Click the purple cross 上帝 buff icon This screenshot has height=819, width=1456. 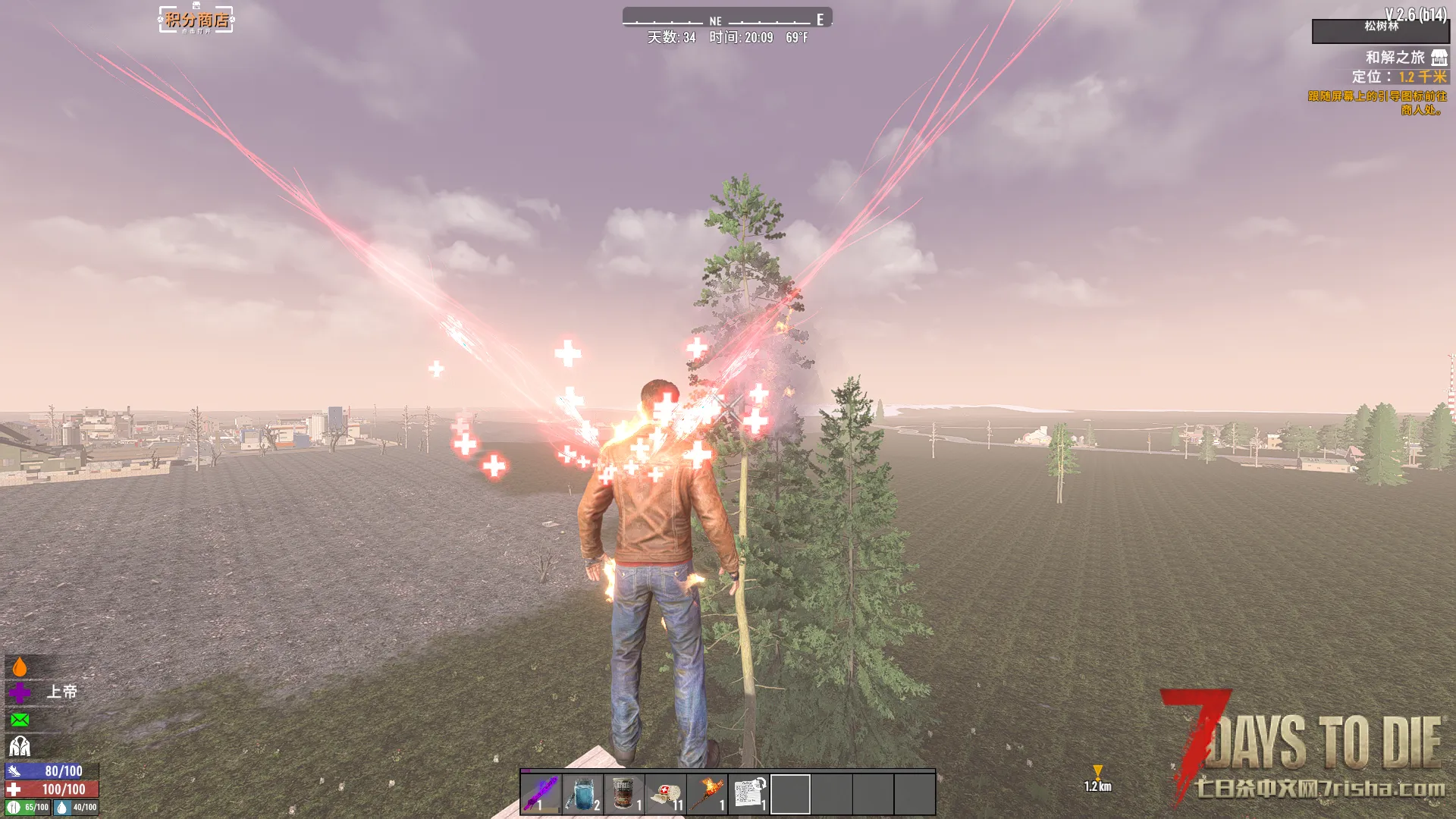(20, 692)
